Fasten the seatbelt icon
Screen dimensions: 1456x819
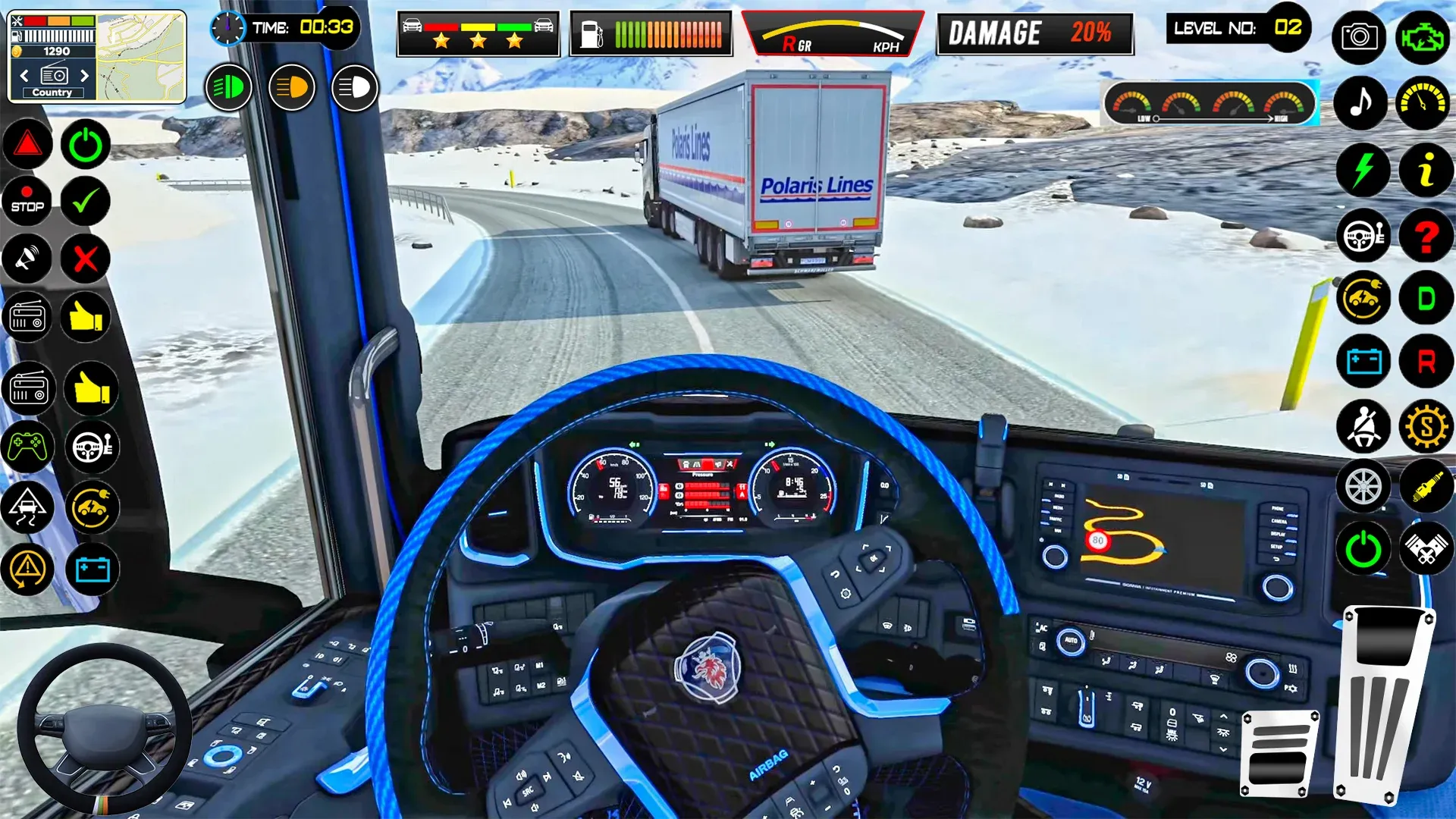click(1363, 427)
